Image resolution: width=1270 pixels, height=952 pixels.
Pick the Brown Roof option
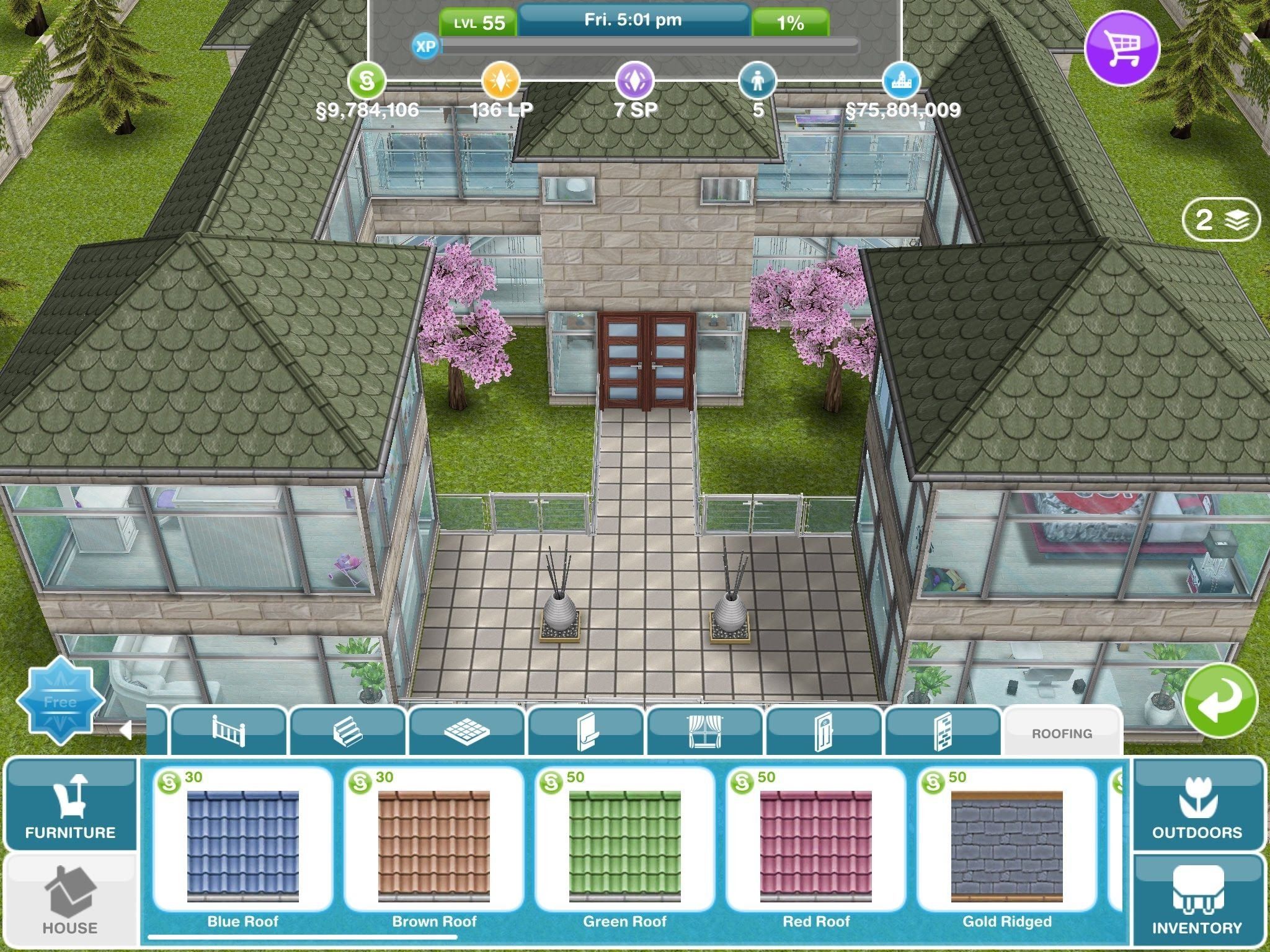pyautogui.click(x=433, y=847)
